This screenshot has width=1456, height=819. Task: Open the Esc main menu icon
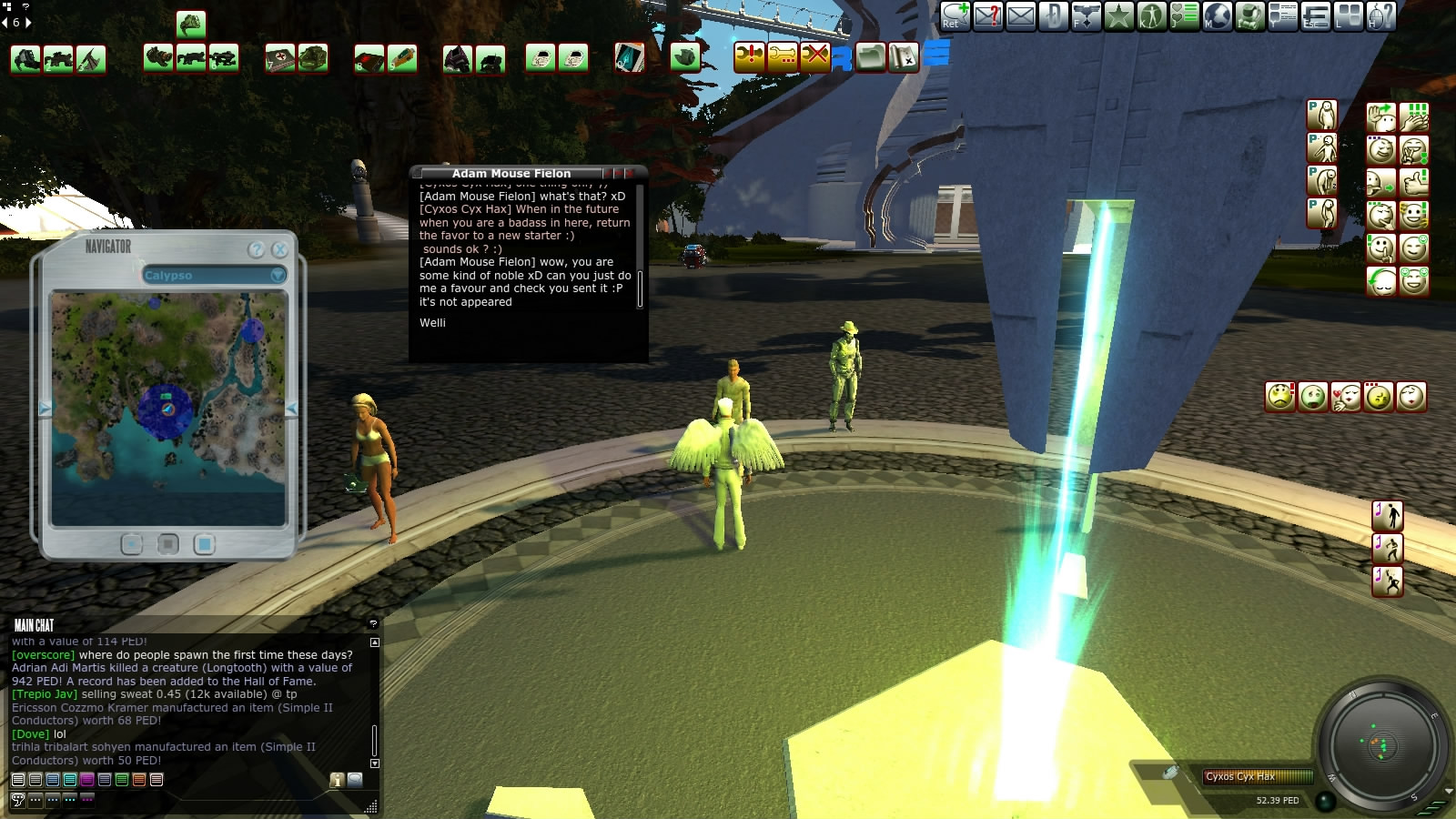tap(1315, 16)
